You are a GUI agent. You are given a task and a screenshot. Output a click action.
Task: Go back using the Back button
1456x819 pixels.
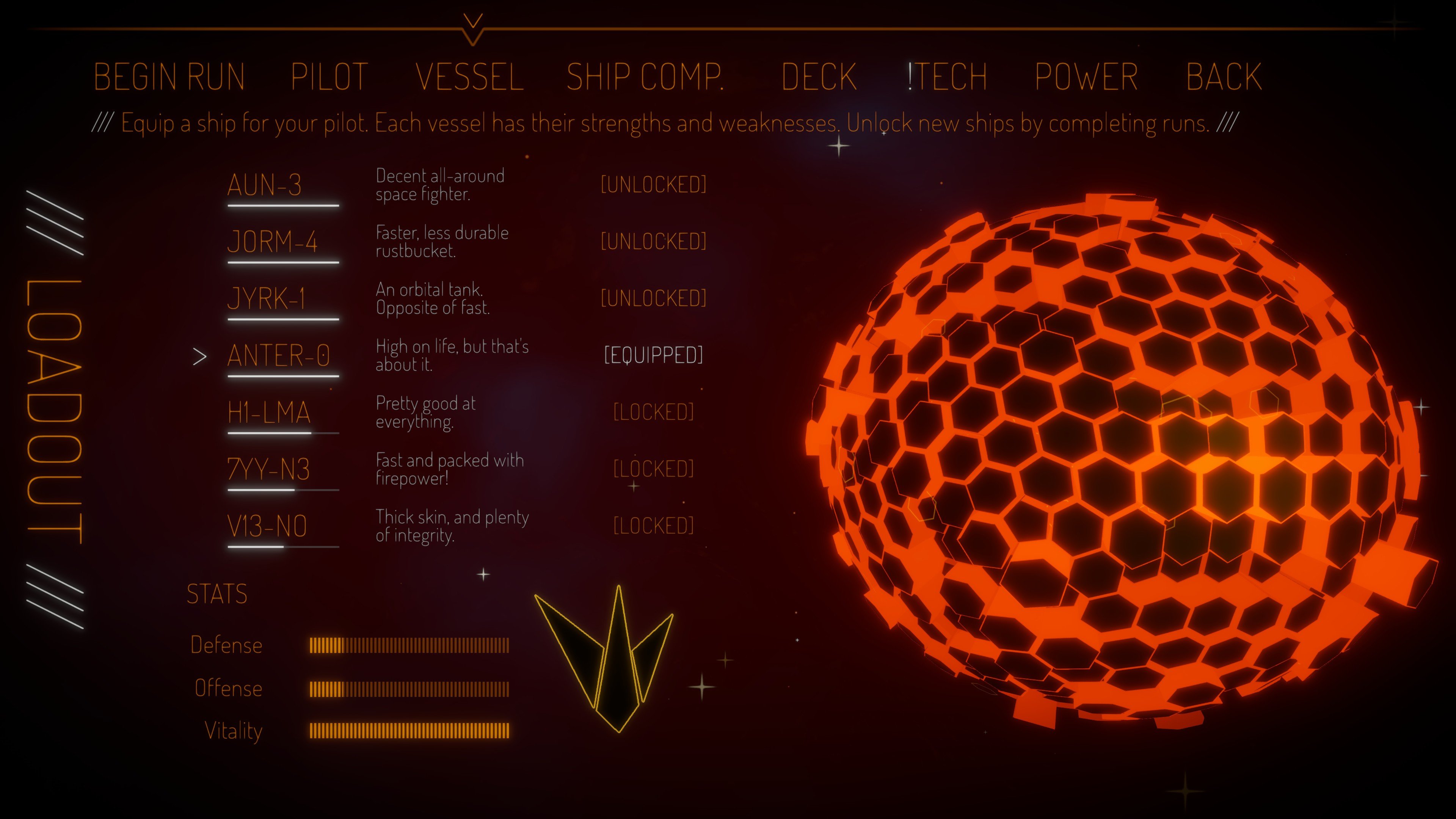coord(1224,77)
